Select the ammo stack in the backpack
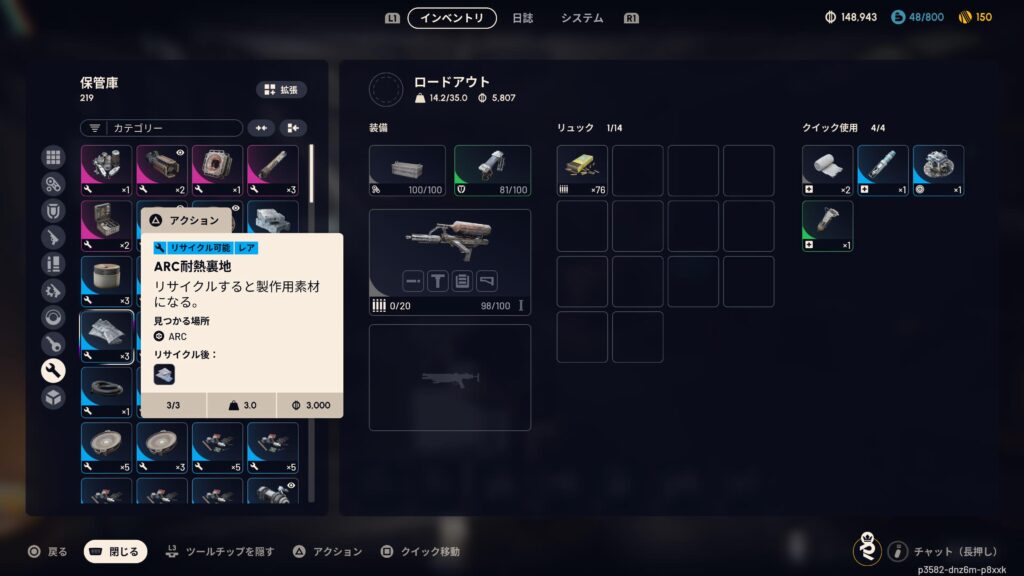 click(582, 171)
